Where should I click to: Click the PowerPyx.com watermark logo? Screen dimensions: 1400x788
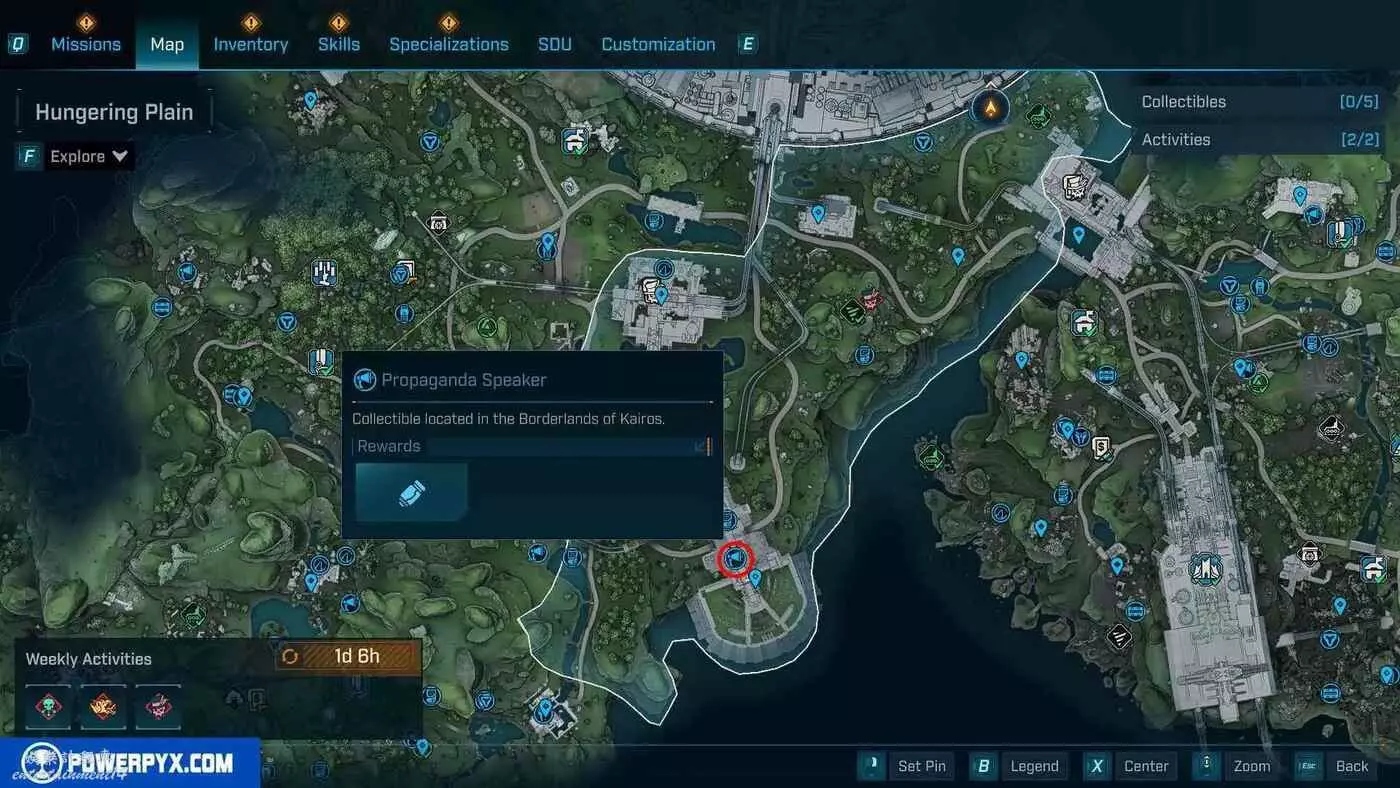[x=130, y=764]
